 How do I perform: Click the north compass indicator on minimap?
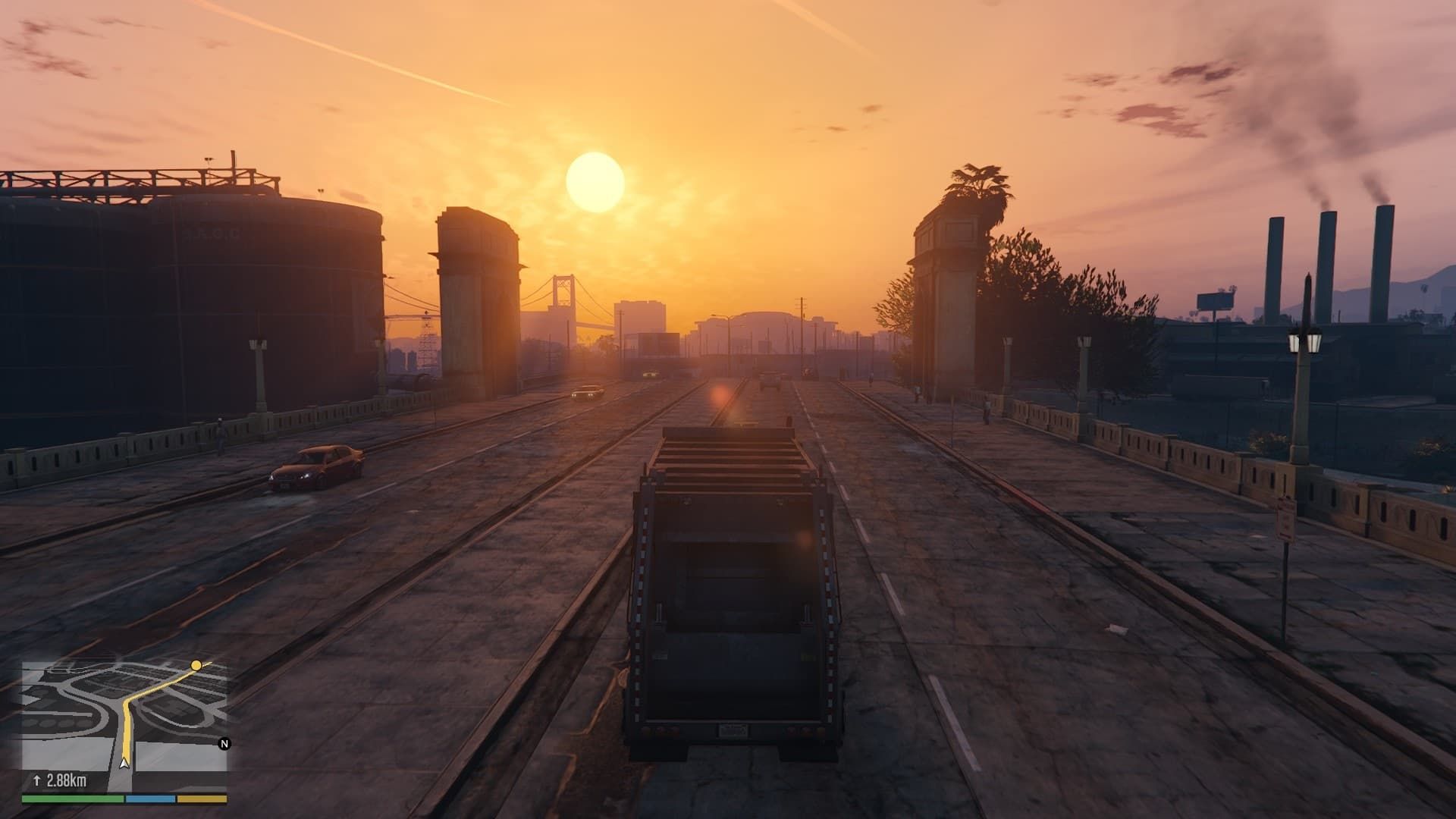[224, 744]
